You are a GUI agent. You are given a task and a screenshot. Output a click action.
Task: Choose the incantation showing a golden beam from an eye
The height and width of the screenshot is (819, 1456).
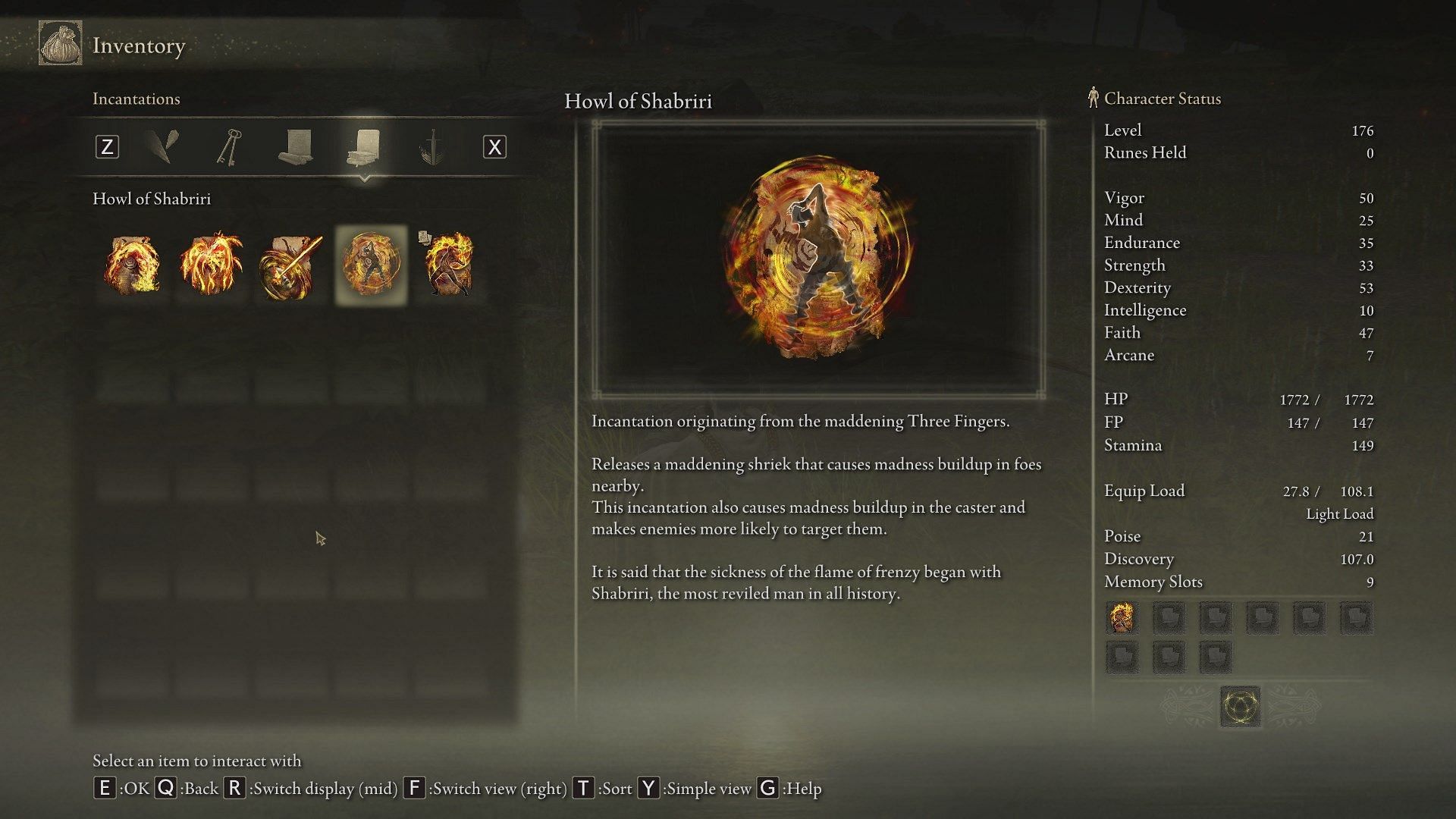[290, 265]
